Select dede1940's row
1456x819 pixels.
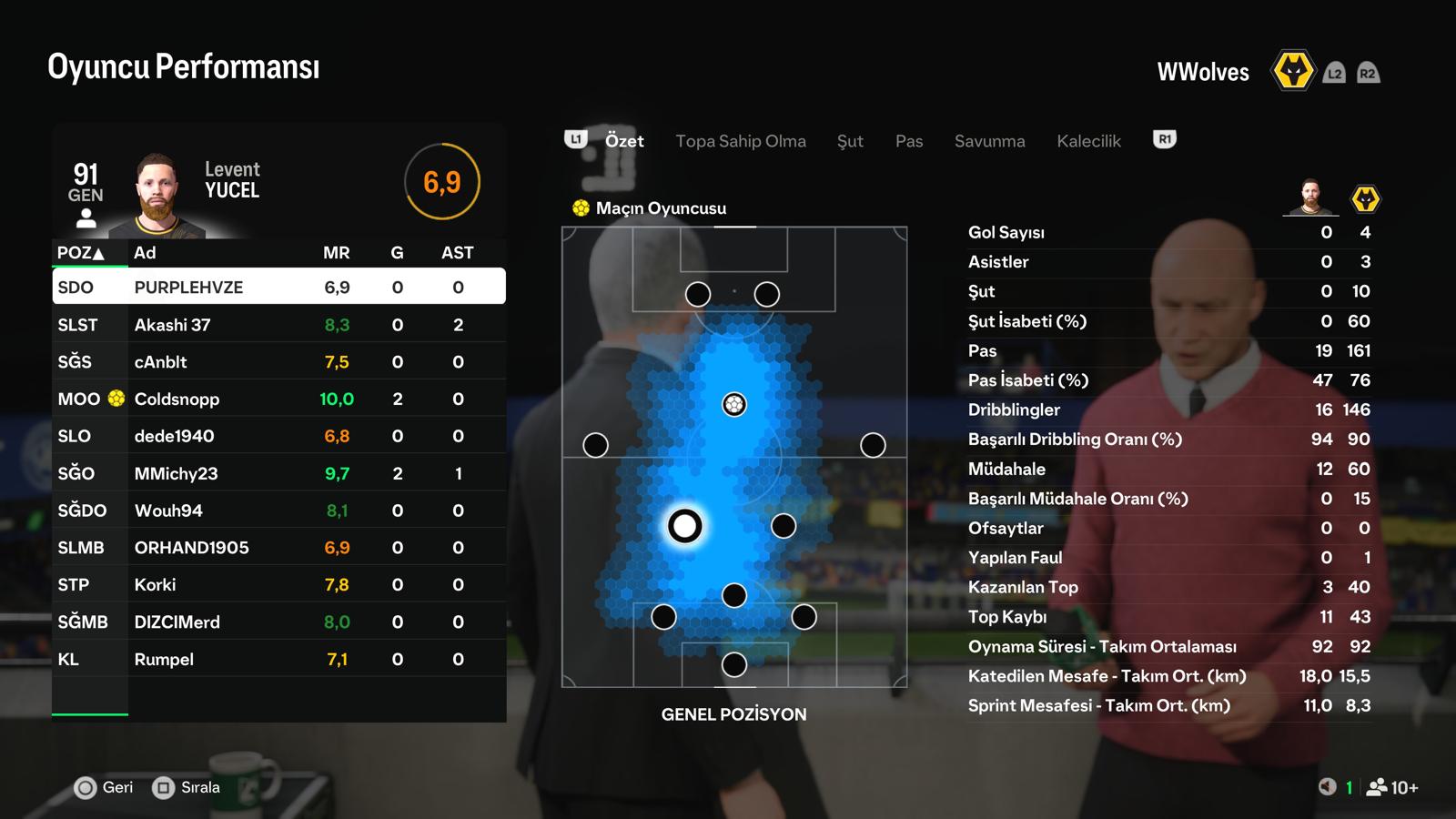278,436
